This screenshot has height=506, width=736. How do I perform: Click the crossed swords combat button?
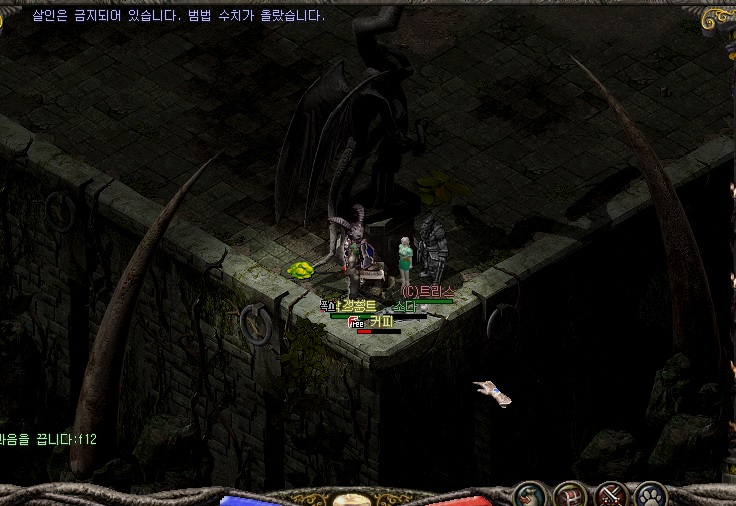click(x=611, y=495)
